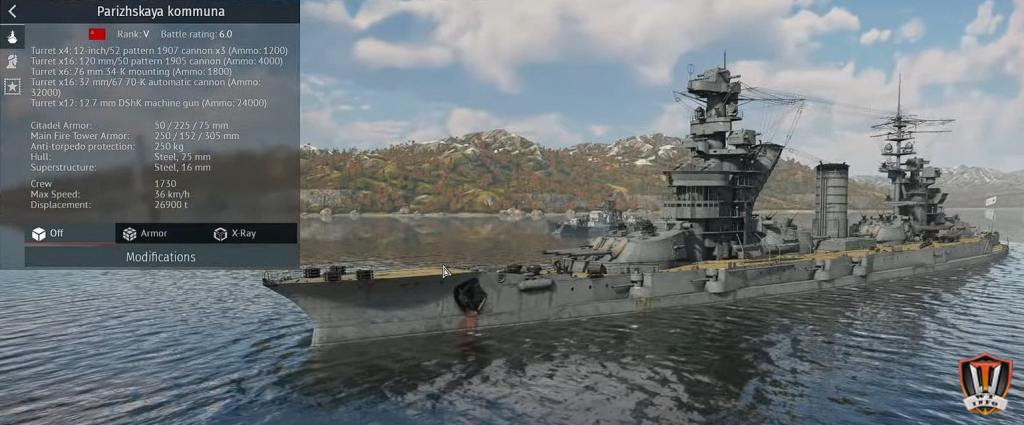This screenshot has height=425, width=1024.
Task: Go back using the top-left arrow
Action: [12, 12]
